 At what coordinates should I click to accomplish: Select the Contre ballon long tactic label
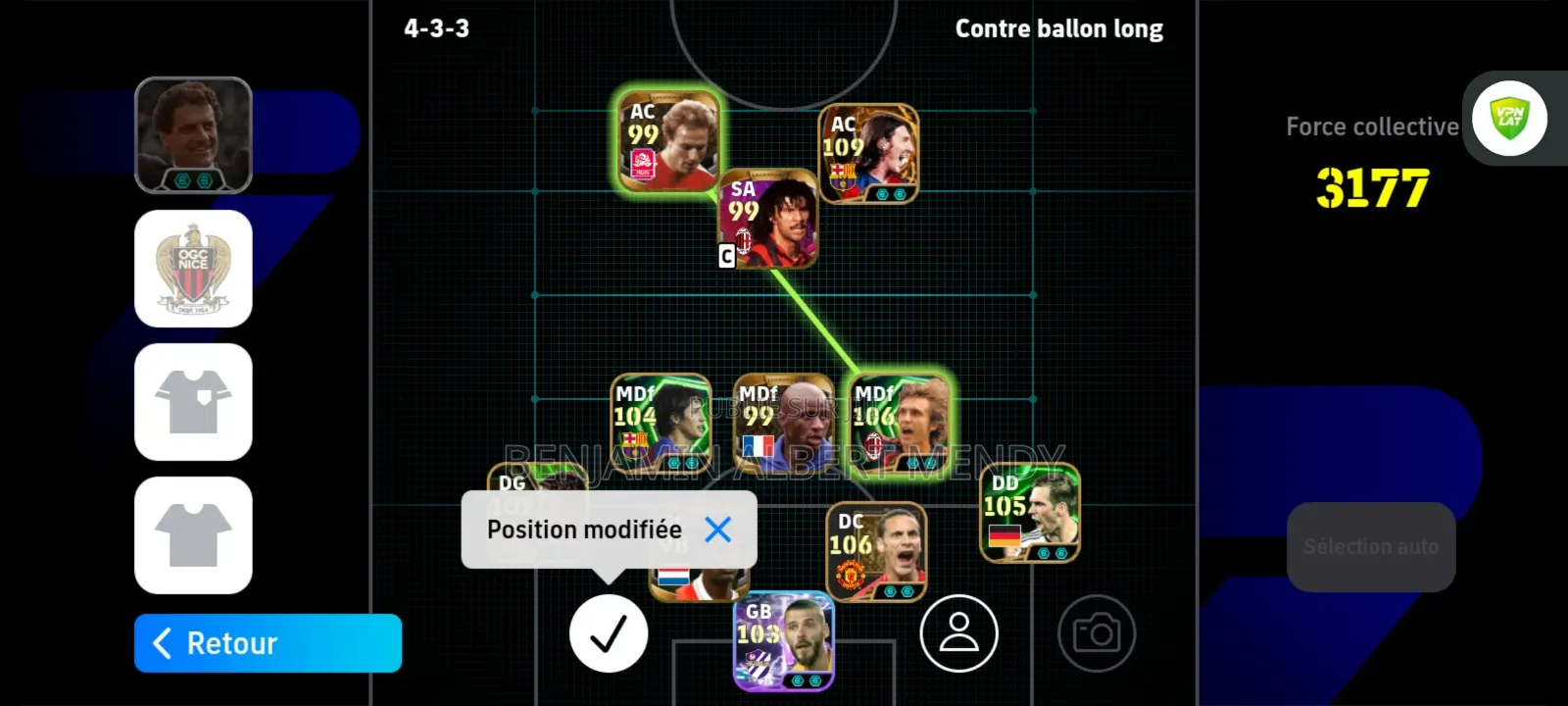click(1058, 28)
